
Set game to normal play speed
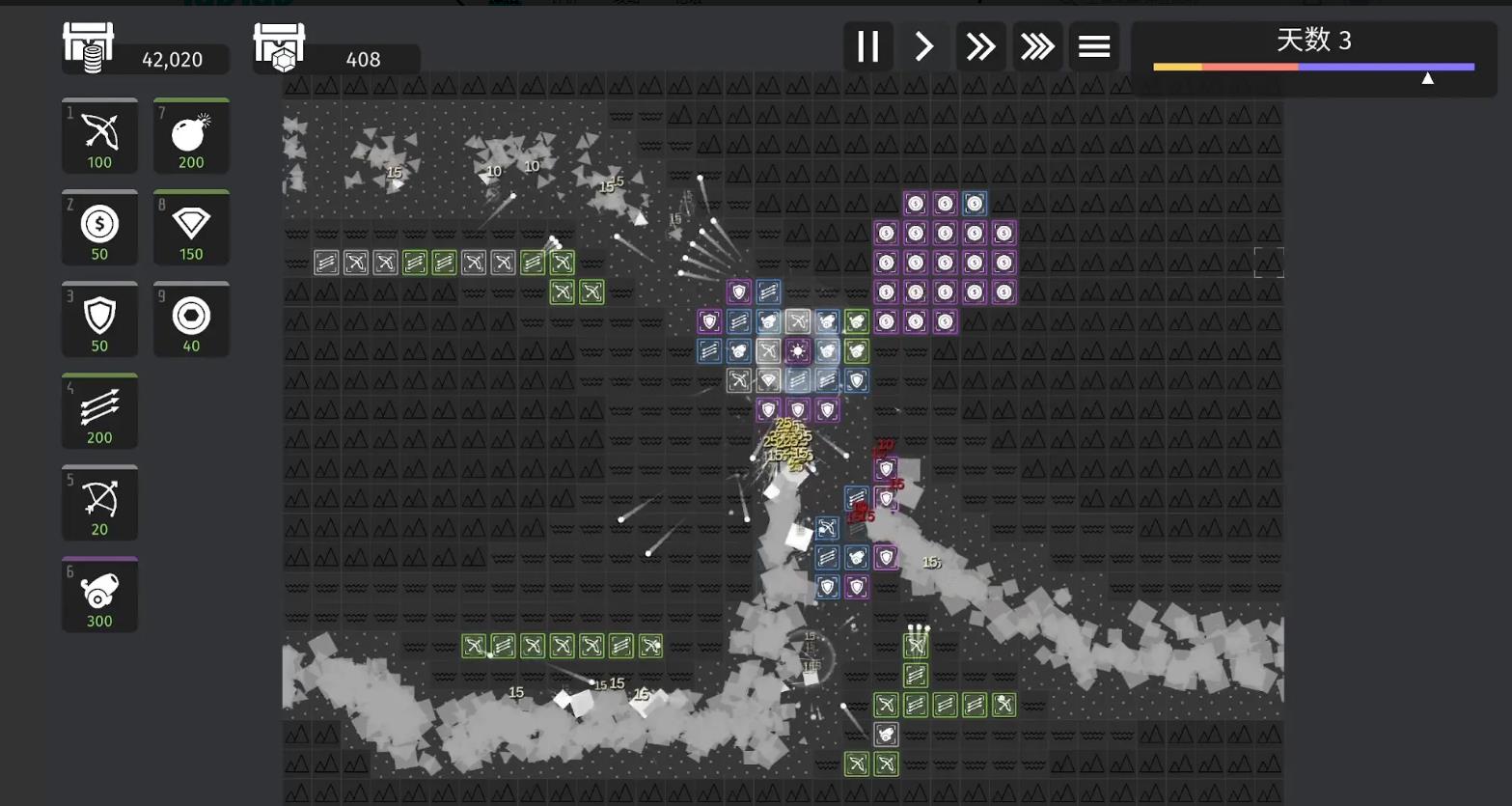(x=924, y=46)
